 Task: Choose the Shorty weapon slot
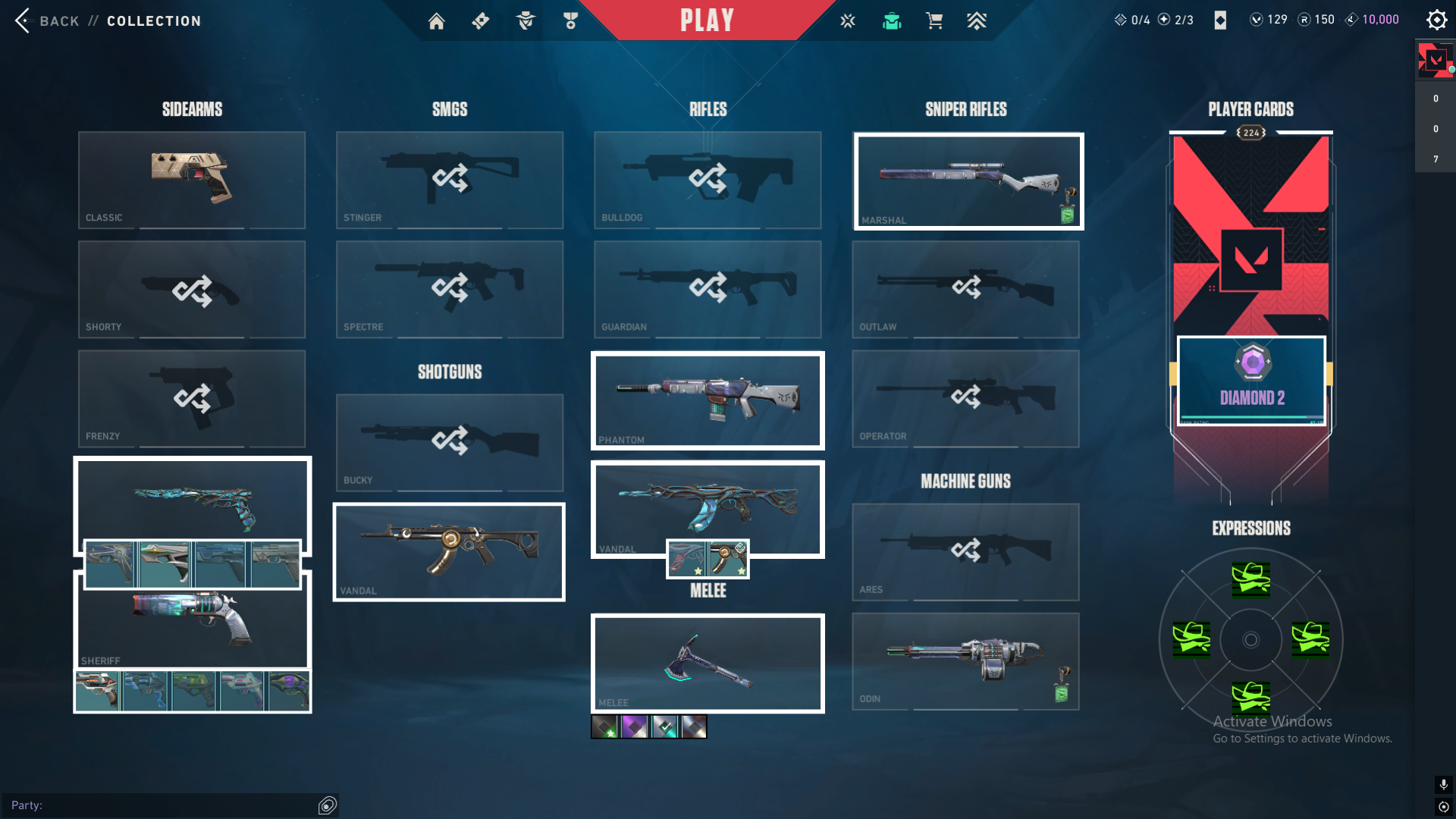(192, 289)
